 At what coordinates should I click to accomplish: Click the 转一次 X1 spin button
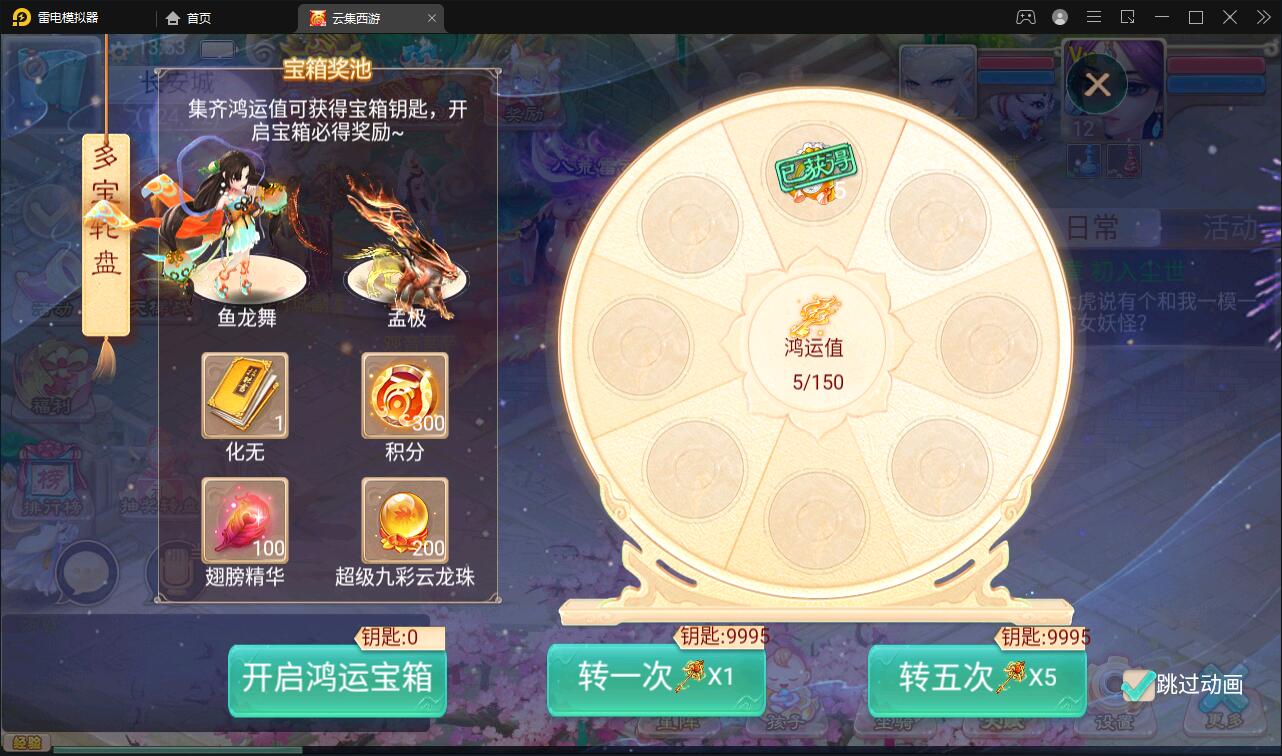point(655,680)
